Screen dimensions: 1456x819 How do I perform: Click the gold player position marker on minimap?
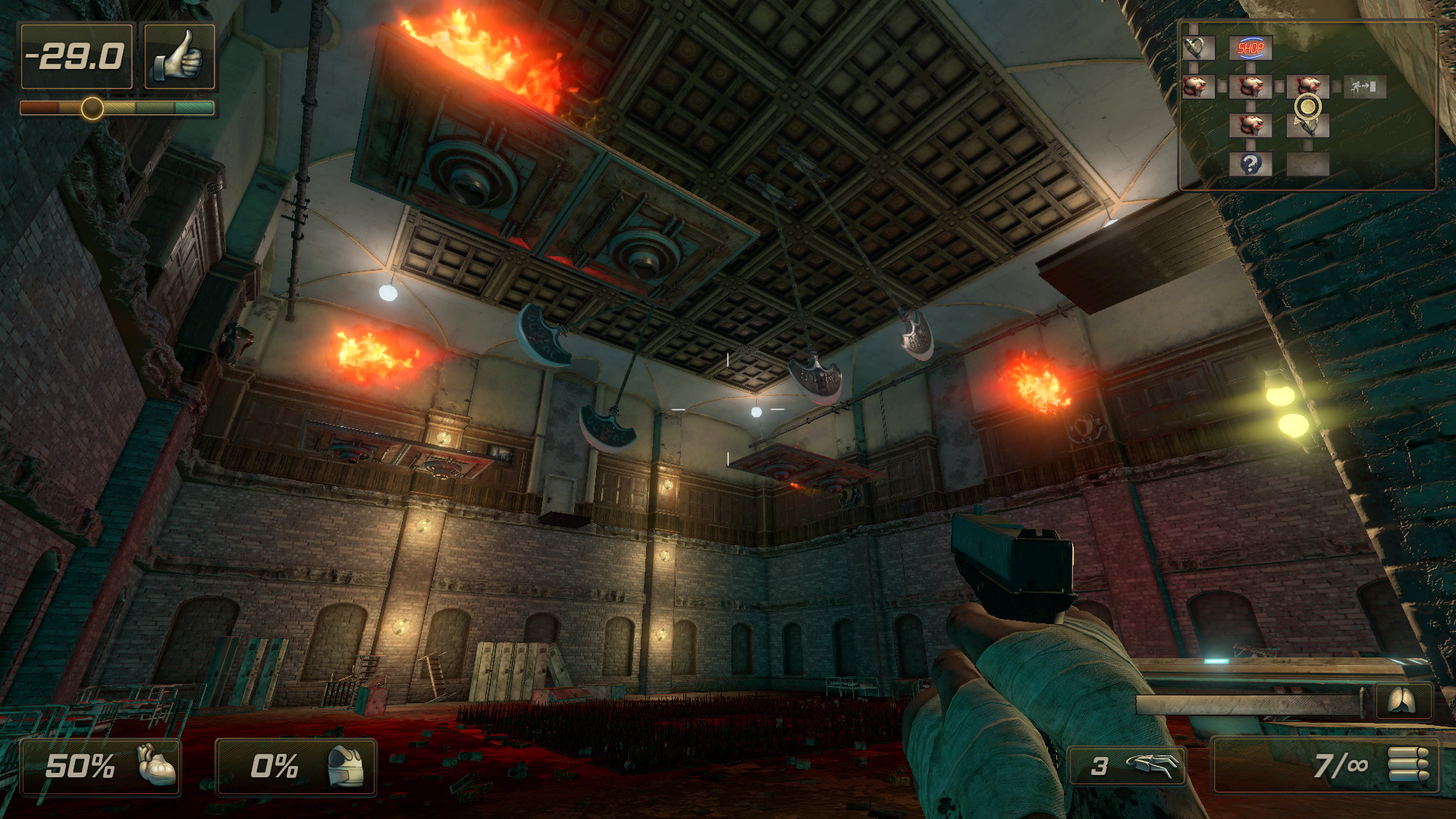[1309, 105]
